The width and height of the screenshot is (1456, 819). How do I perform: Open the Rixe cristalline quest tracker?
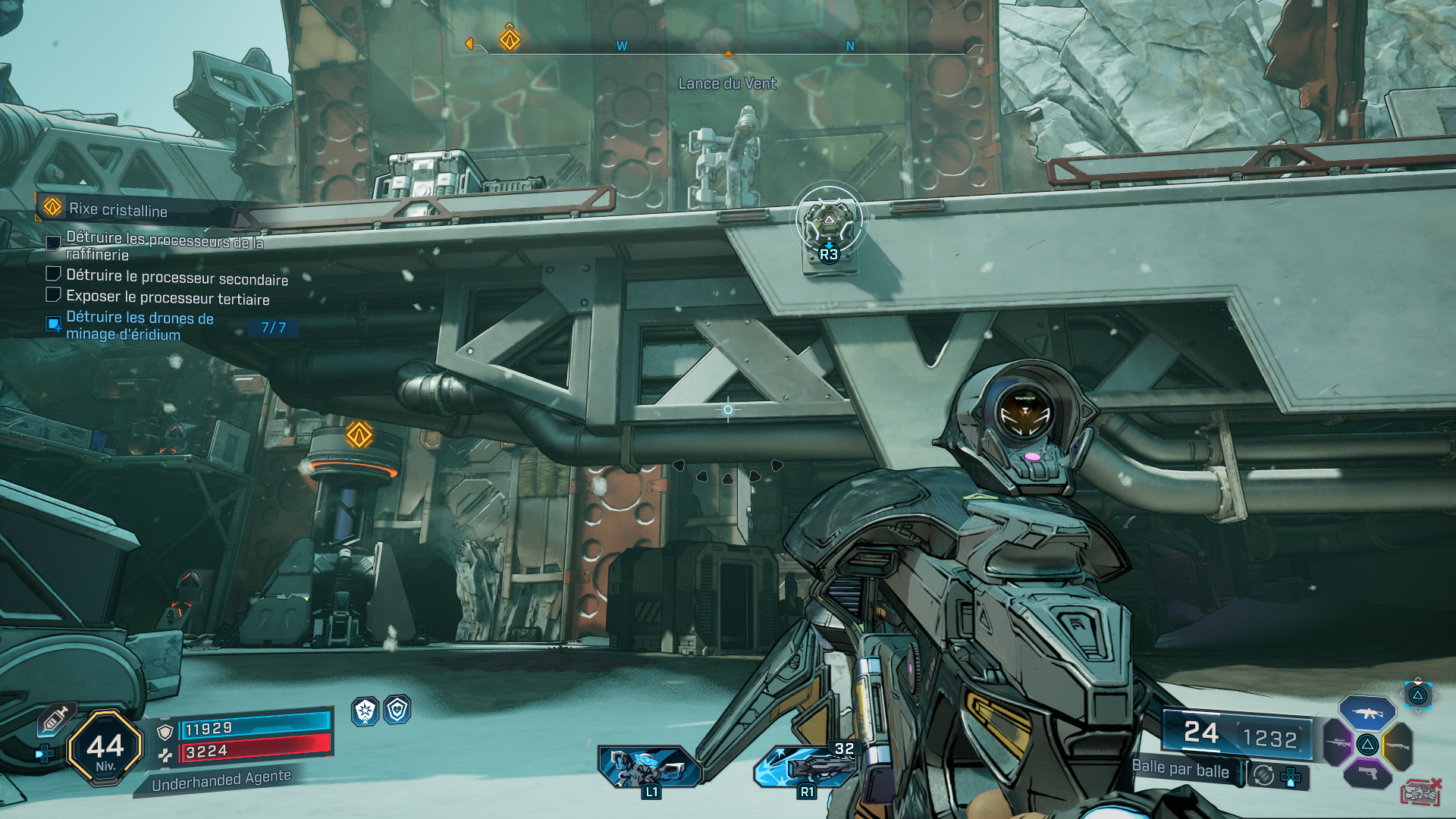(x=118, y=210)
